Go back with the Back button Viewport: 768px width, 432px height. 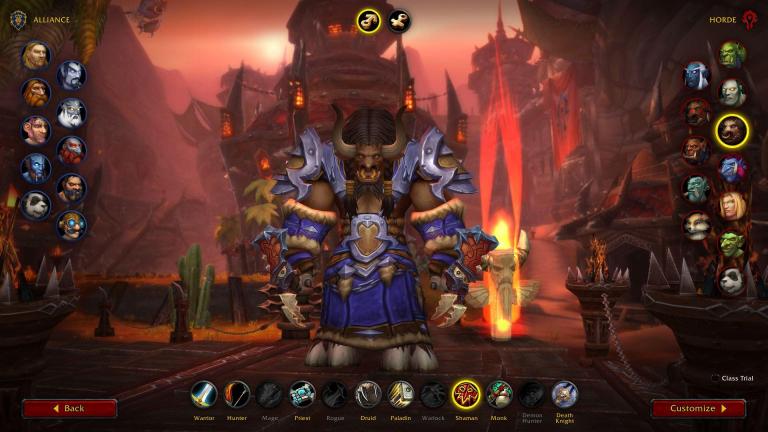(69, 408)
